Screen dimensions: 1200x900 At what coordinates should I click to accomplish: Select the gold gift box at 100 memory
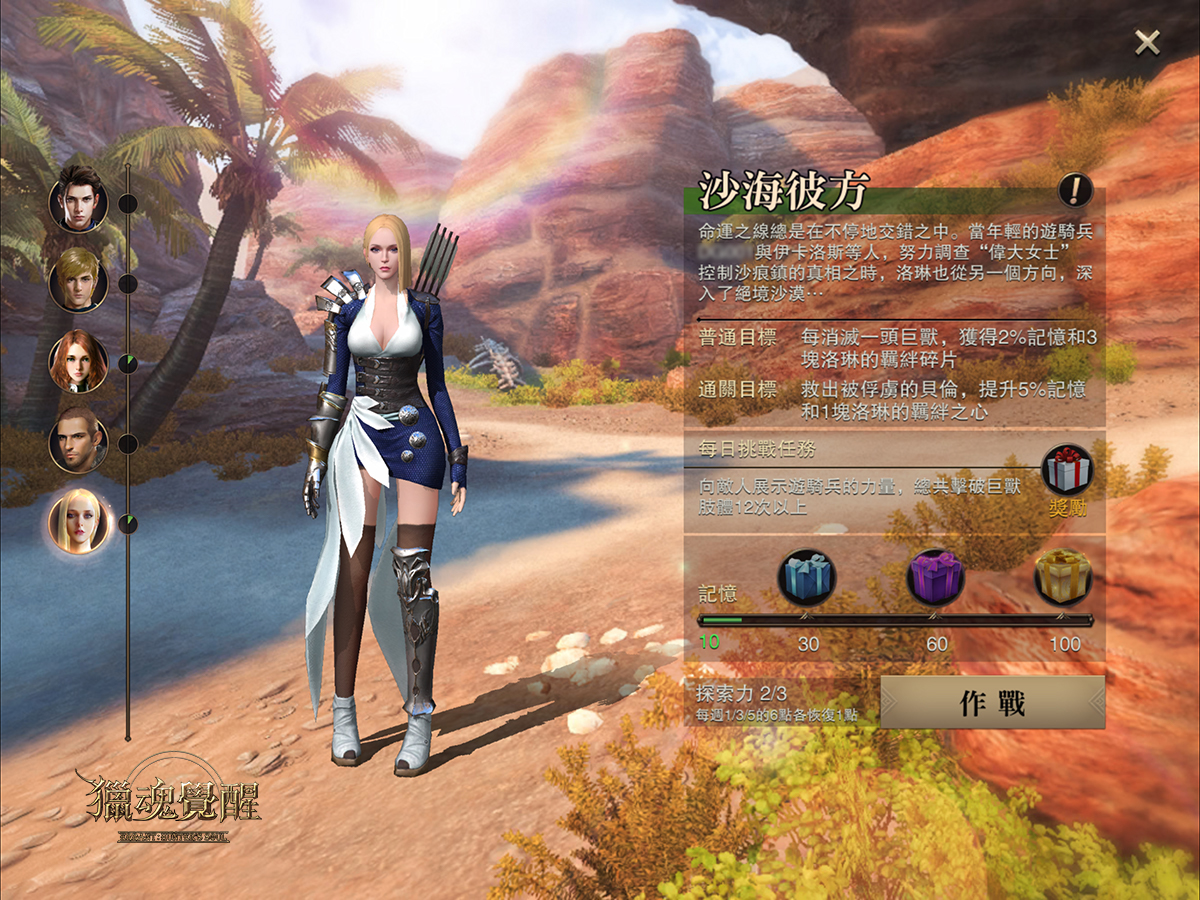click(x=1063, y=577)
